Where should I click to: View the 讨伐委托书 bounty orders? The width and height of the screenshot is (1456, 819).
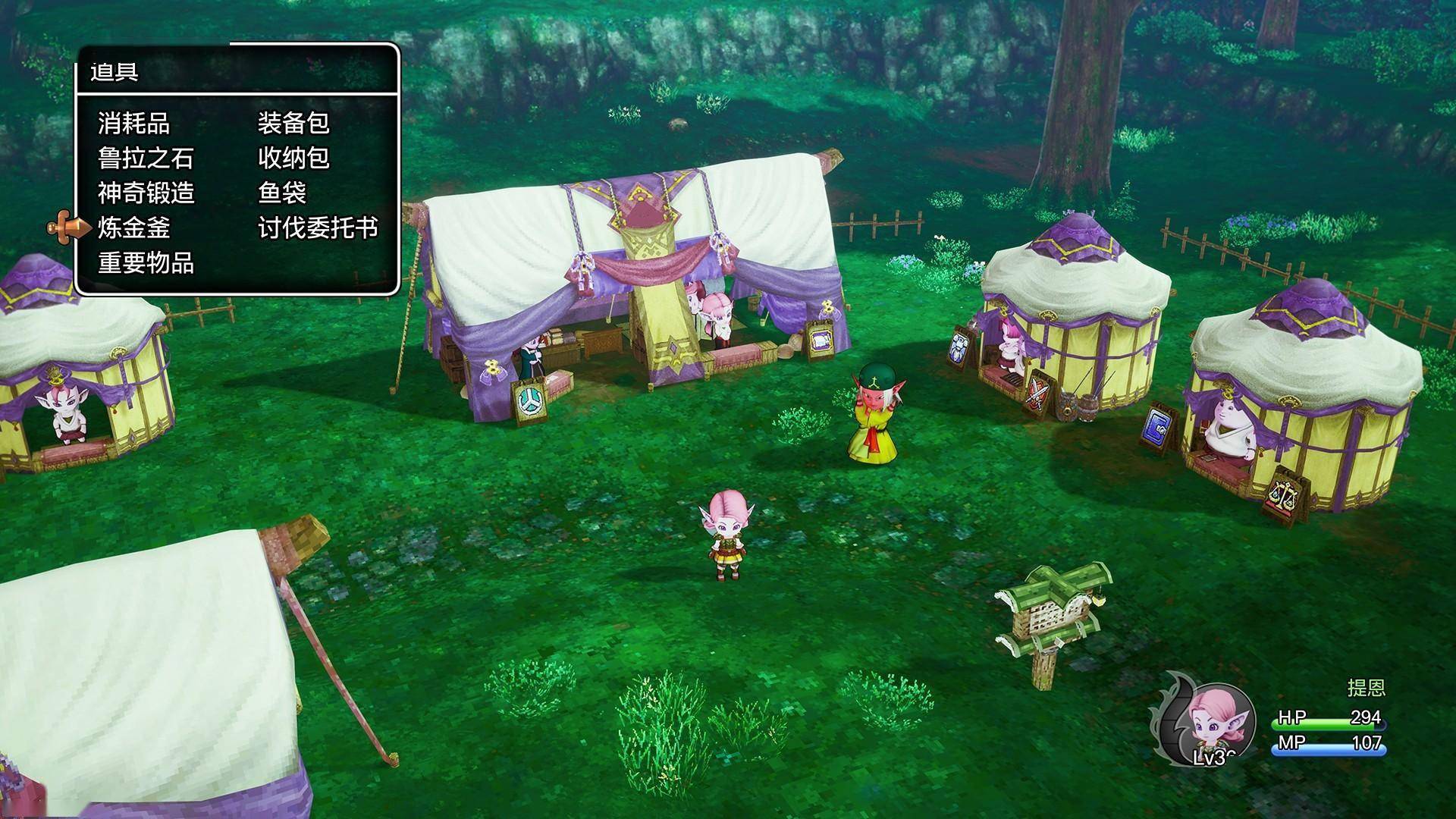click(318, 228)
